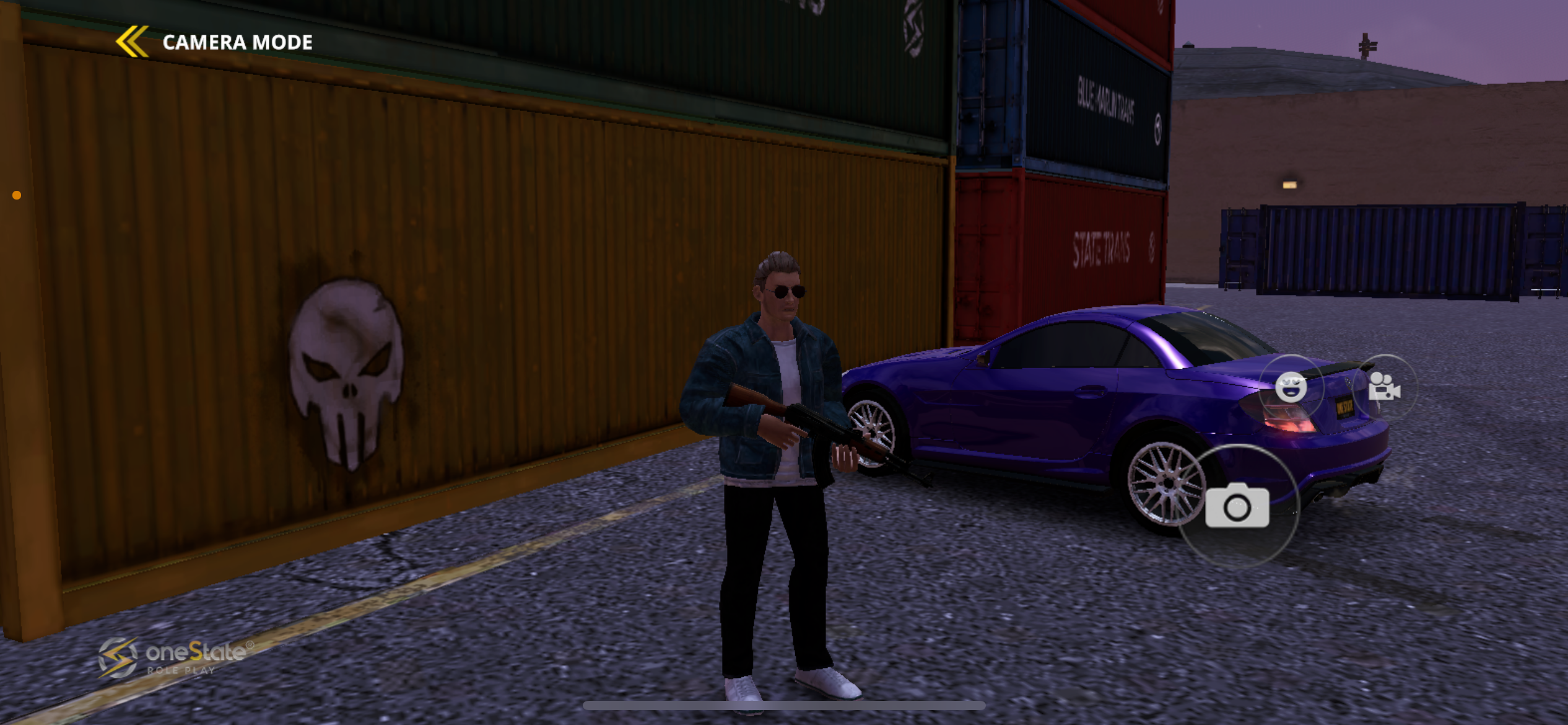Take a photo with the camera shutter button
The width and height of the screenshot is (1568, 725).
click(x=1237, y=506)
